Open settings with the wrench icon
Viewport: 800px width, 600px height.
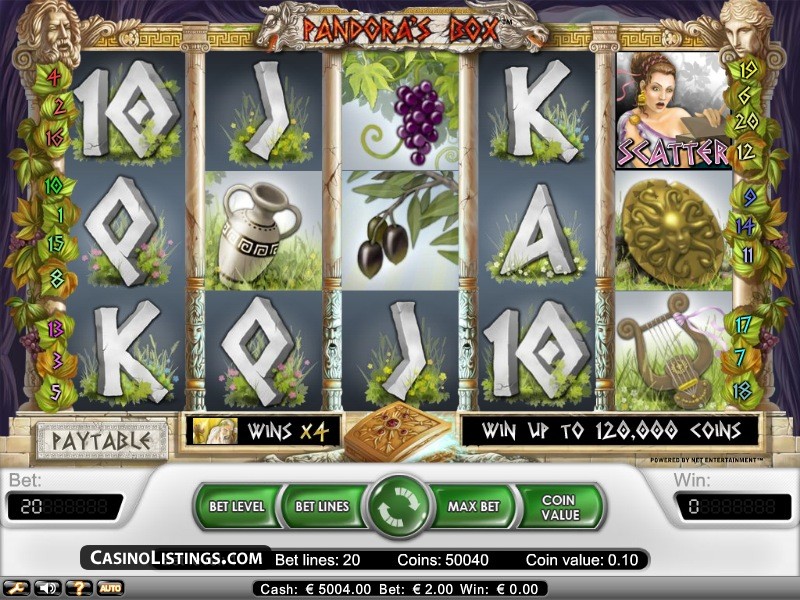17,588
